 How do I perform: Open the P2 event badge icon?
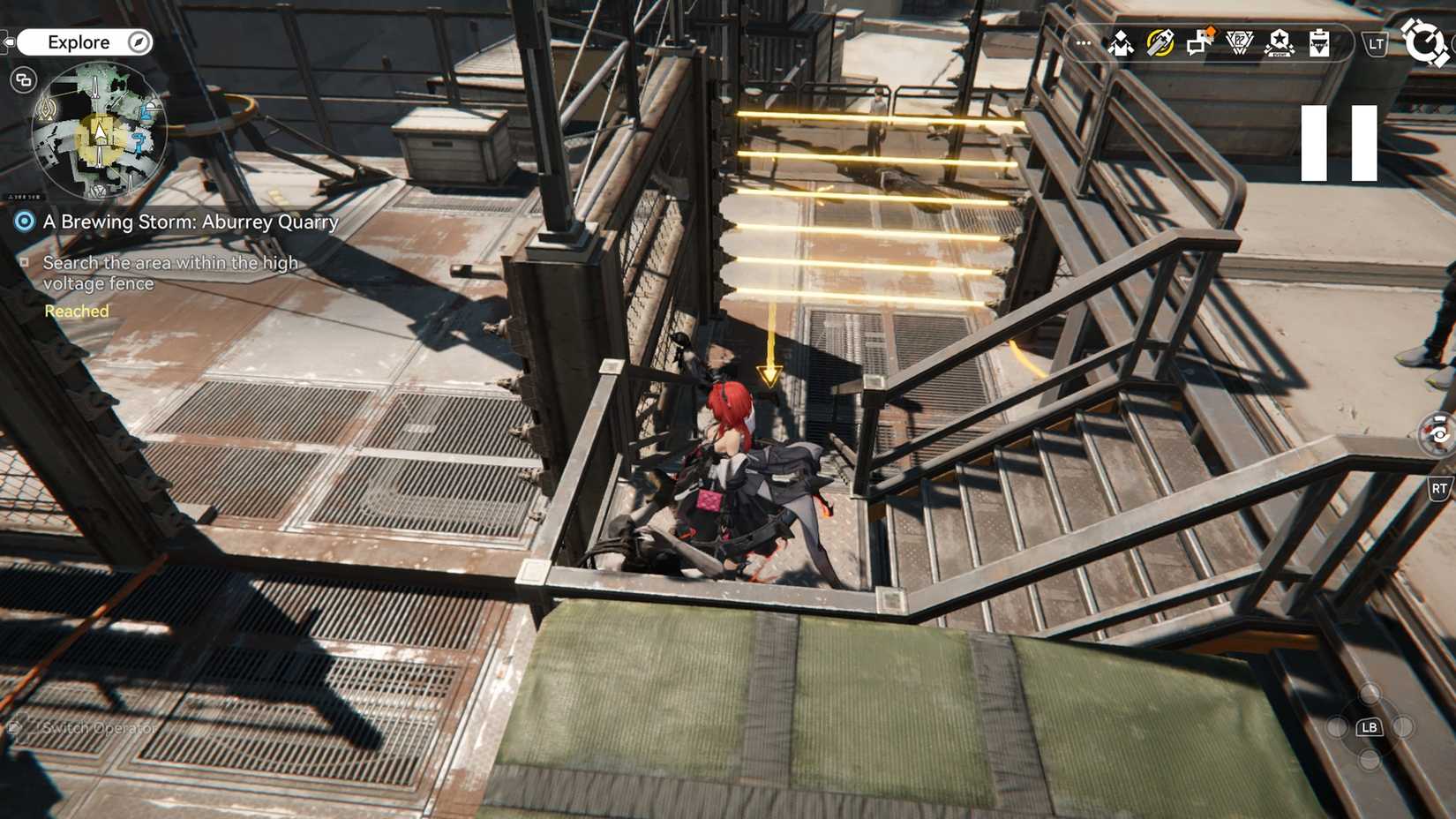1239,41
